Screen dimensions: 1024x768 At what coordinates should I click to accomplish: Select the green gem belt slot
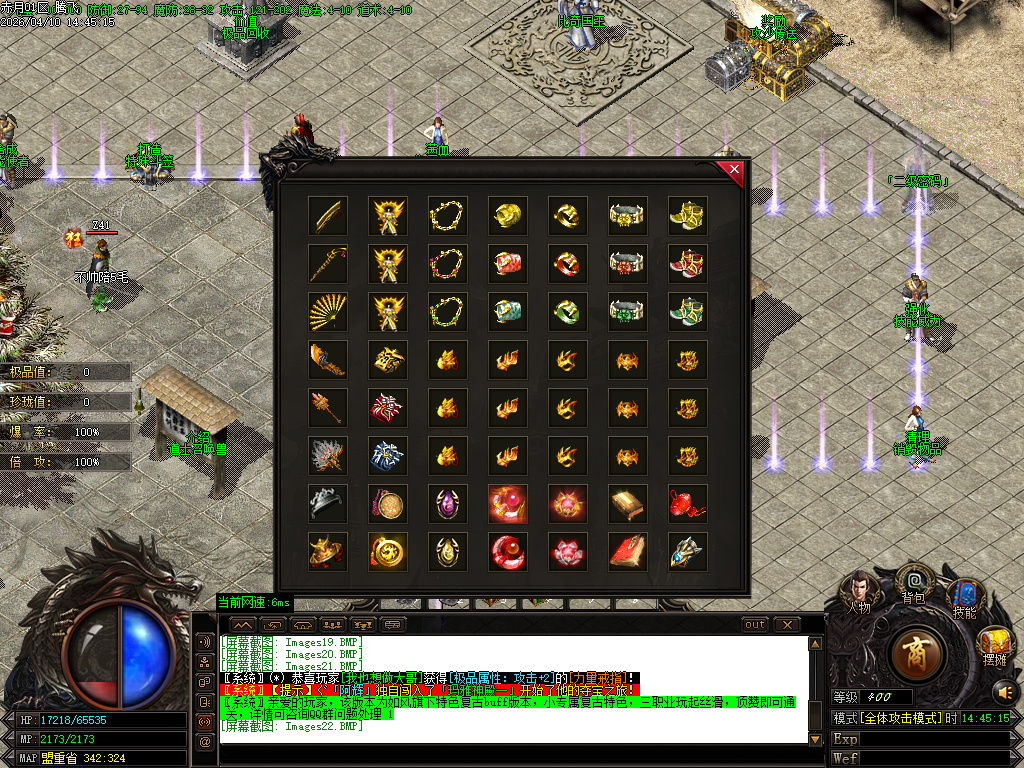pyautogui.click(x=627, y=310)
